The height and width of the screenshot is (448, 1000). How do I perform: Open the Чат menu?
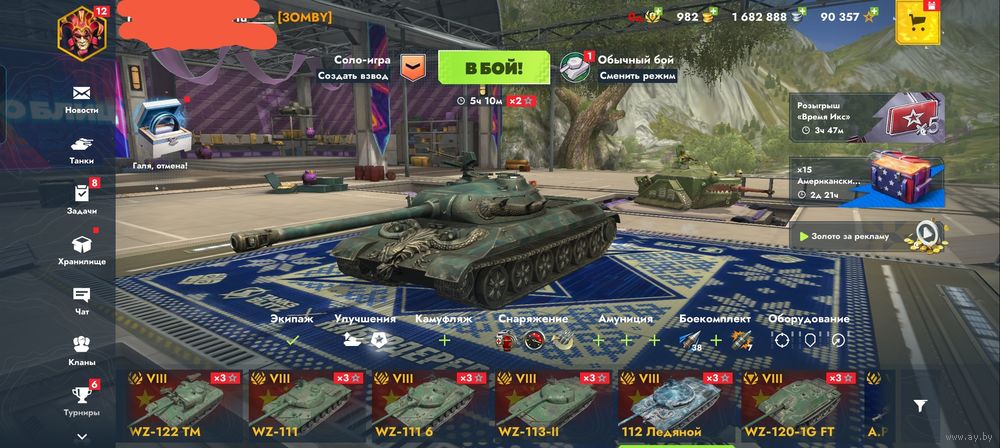pyautogui.click(x=81, y=300)
